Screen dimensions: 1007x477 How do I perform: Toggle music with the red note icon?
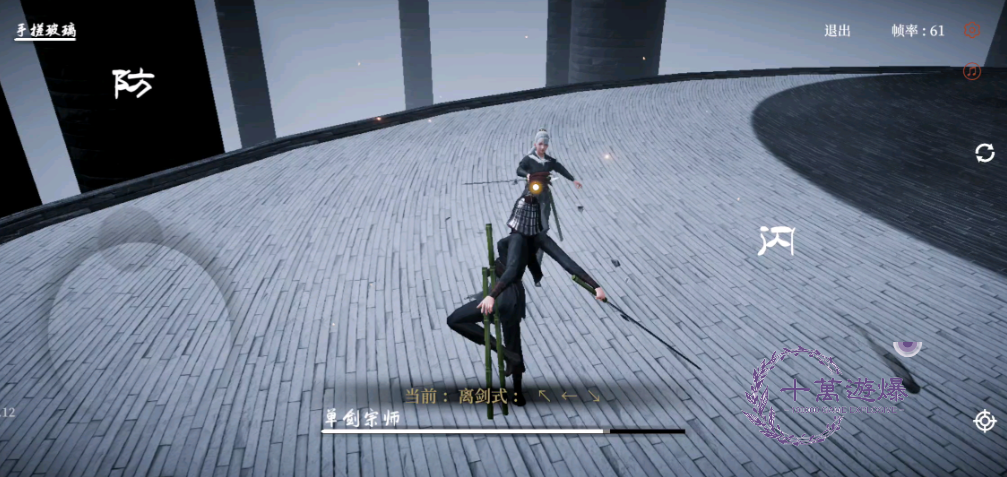[x=971, y=71]
